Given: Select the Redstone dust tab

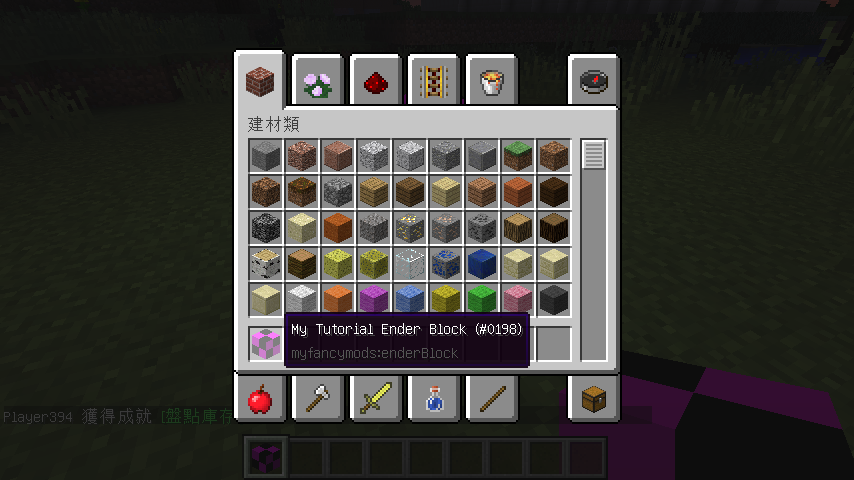Looking at the screenshot, I should tap(376, 82).
